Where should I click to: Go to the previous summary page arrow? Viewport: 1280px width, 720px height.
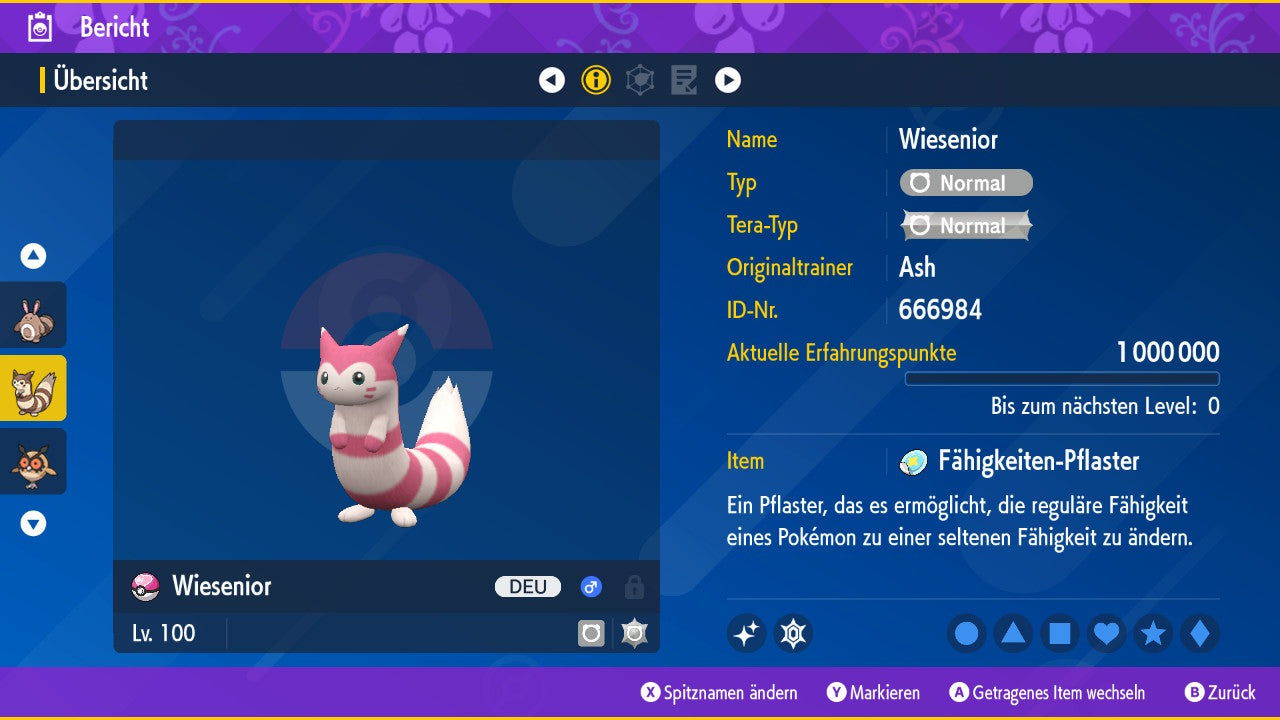pyautogui.click(x=552, y=80)
